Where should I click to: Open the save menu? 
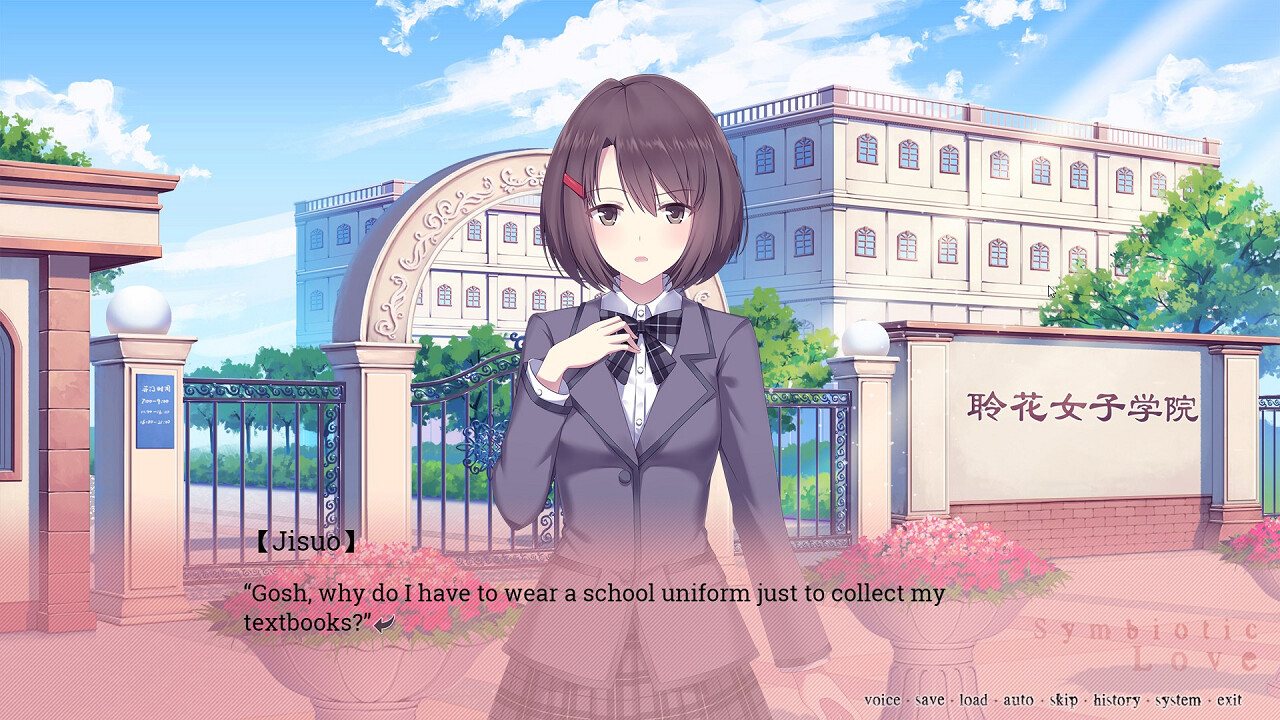click(x=929, y=700)
